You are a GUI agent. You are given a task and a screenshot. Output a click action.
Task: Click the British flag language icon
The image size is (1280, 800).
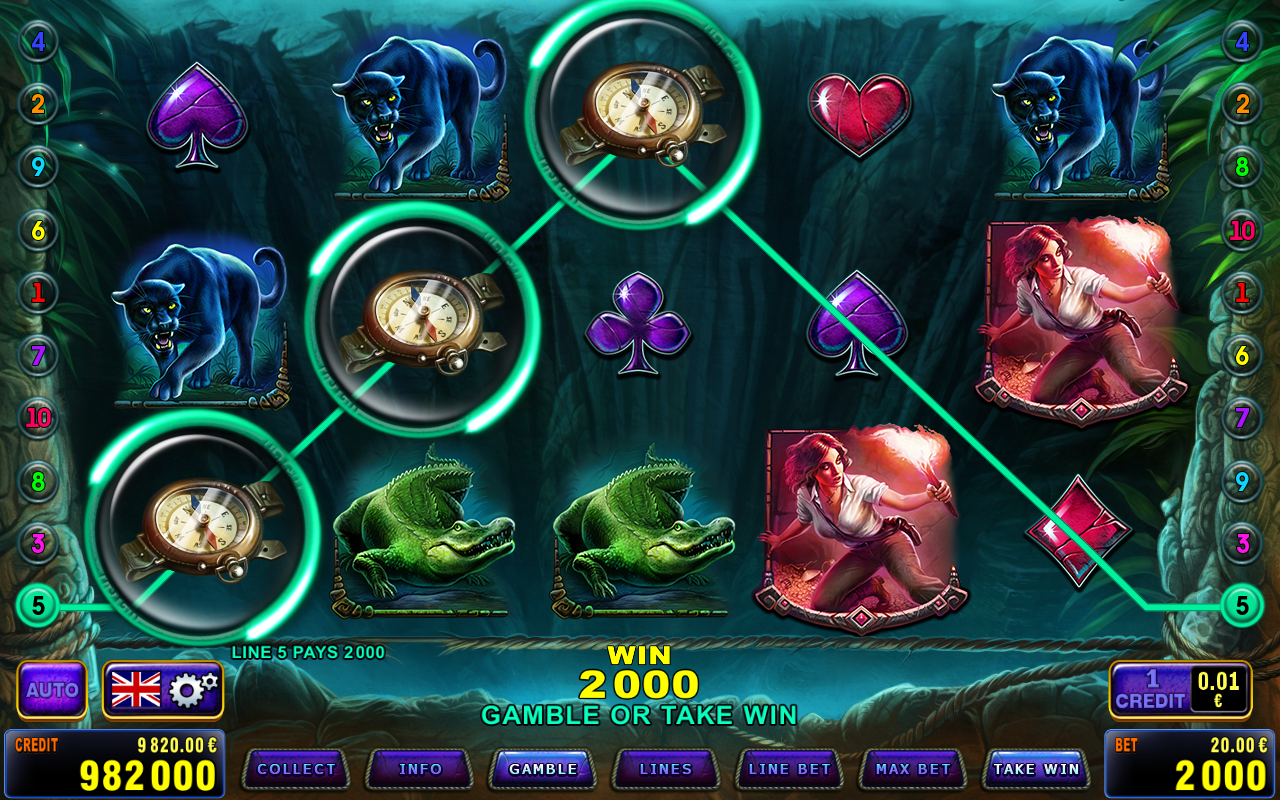pos(135,688)
